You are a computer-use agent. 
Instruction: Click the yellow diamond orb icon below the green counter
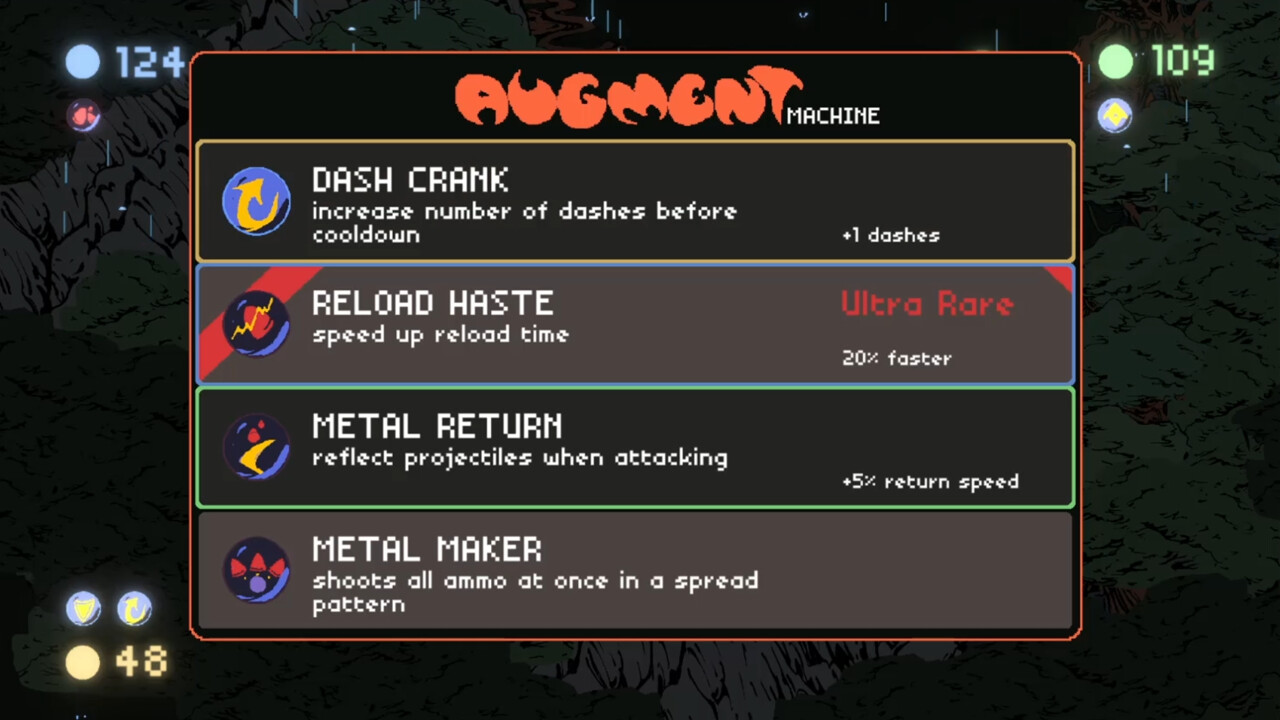tap(1115, 116)
